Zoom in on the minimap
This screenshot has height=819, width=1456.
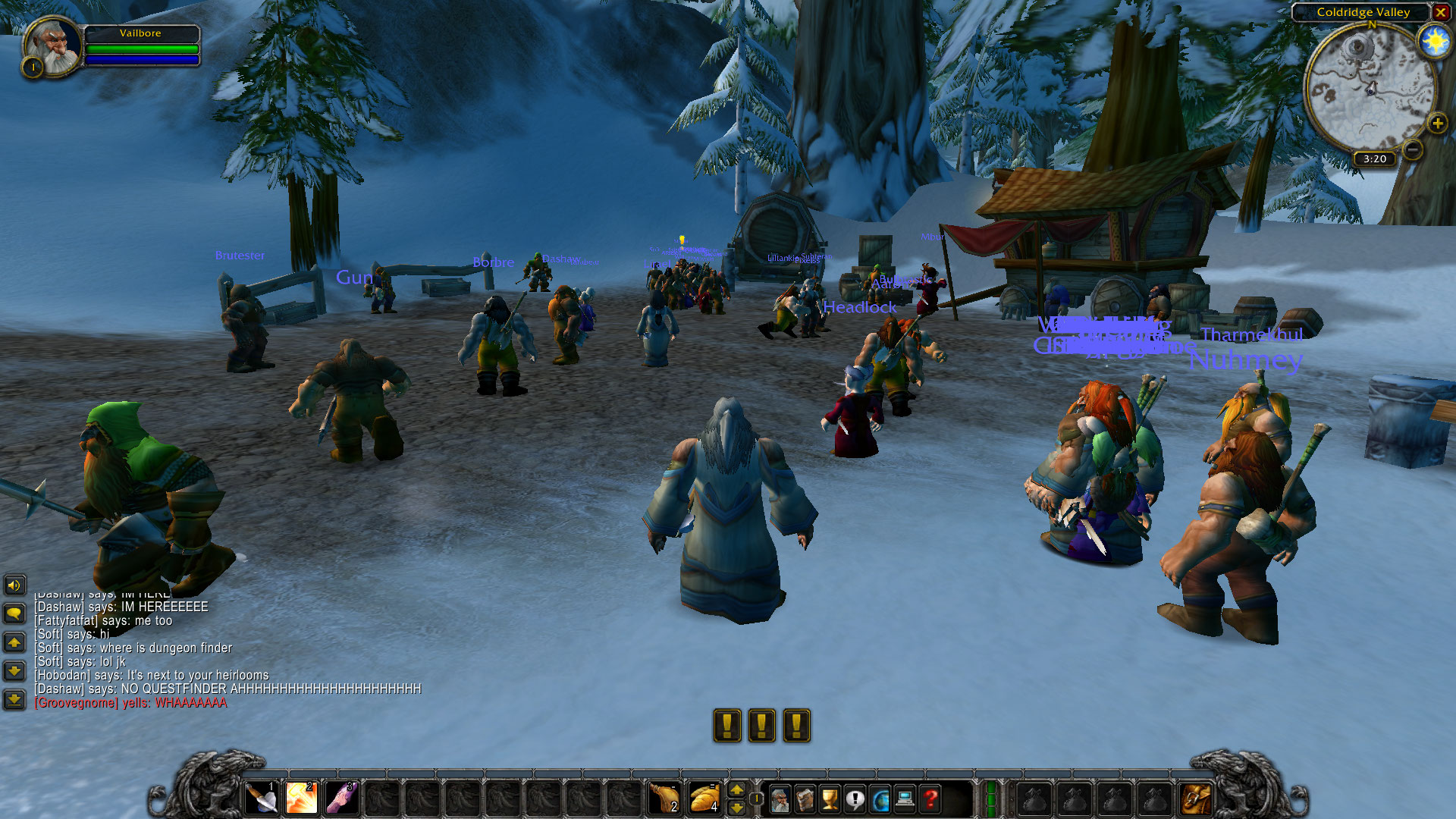pos(1437,124)
